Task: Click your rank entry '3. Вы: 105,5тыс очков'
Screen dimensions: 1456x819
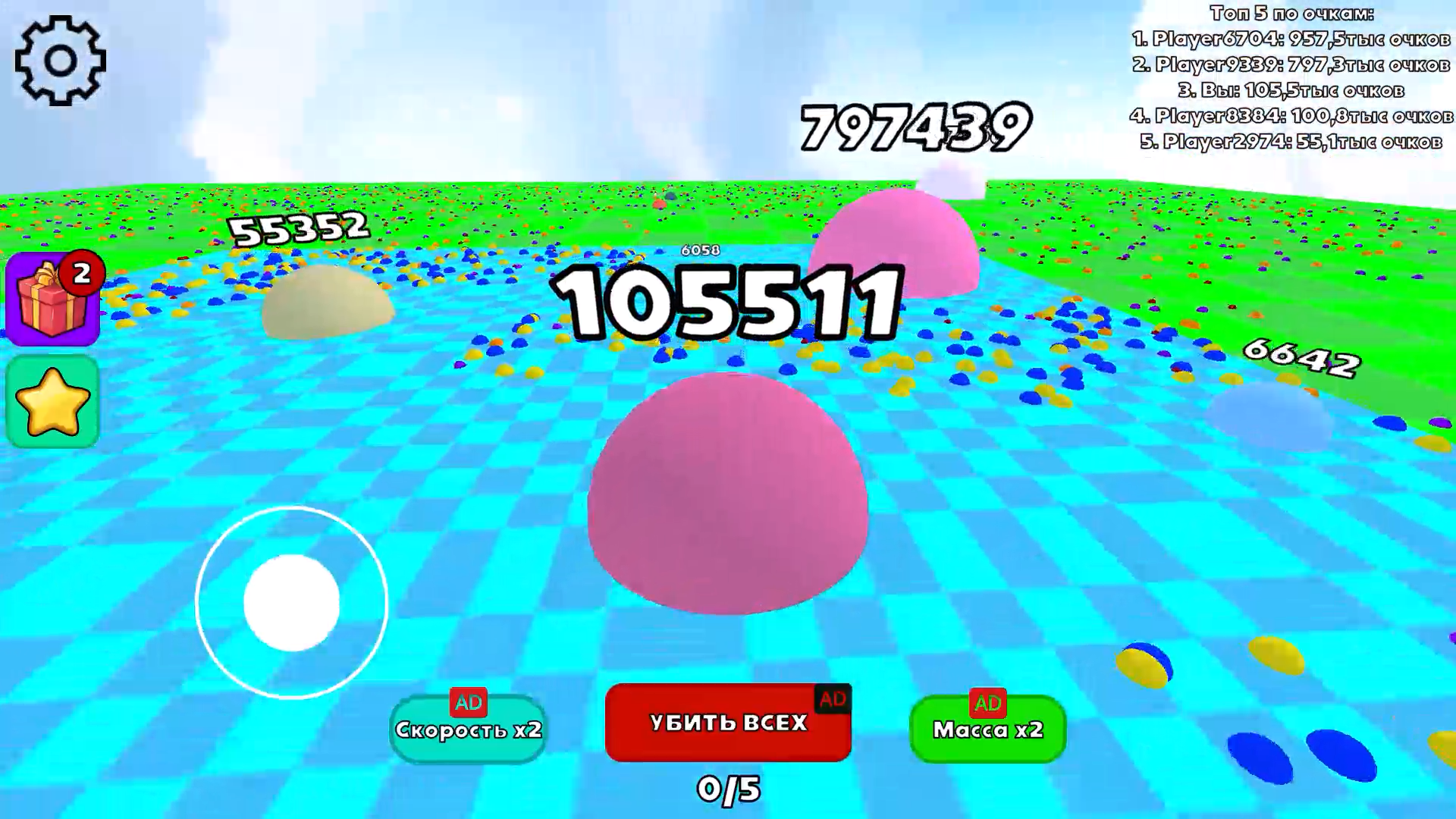Action: [1289, 91]
